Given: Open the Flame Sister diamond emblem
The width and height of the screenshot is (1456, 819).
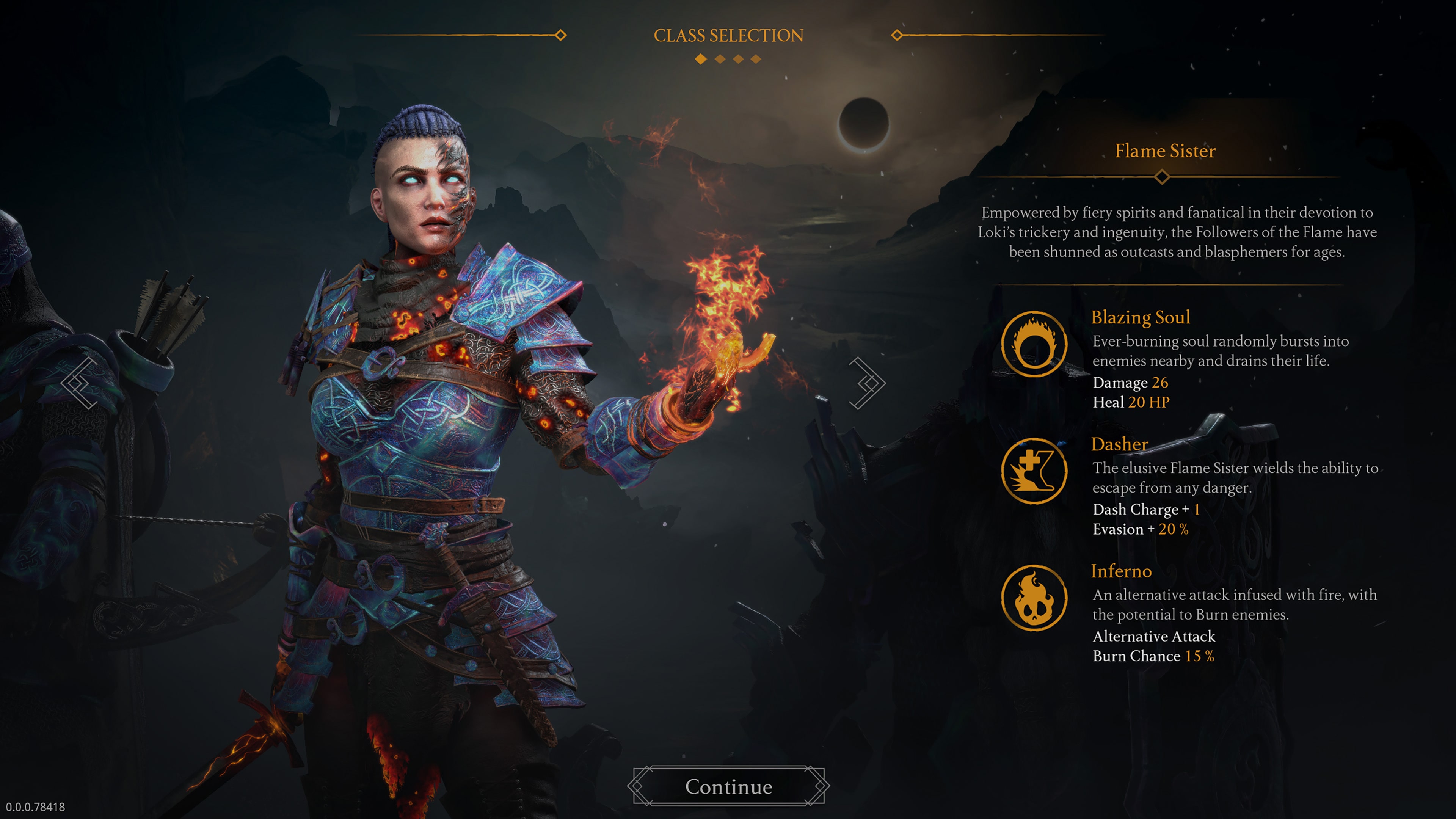Looking at the screenshot, I should click(x=1163, y=177).
